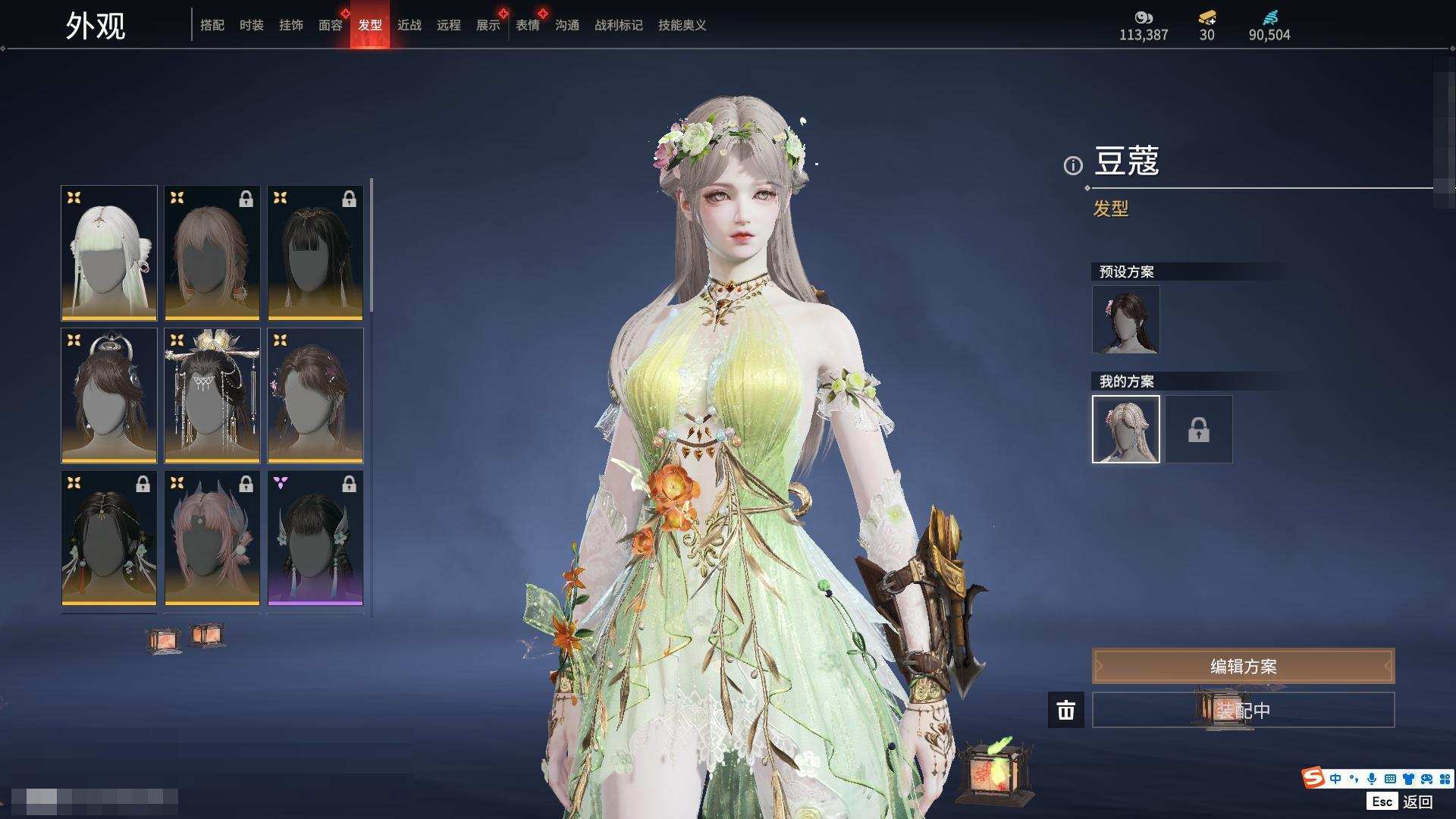Open the info icon beside 豆蔻
Screen dimensions: 1456x819
tap(1072, 165)
